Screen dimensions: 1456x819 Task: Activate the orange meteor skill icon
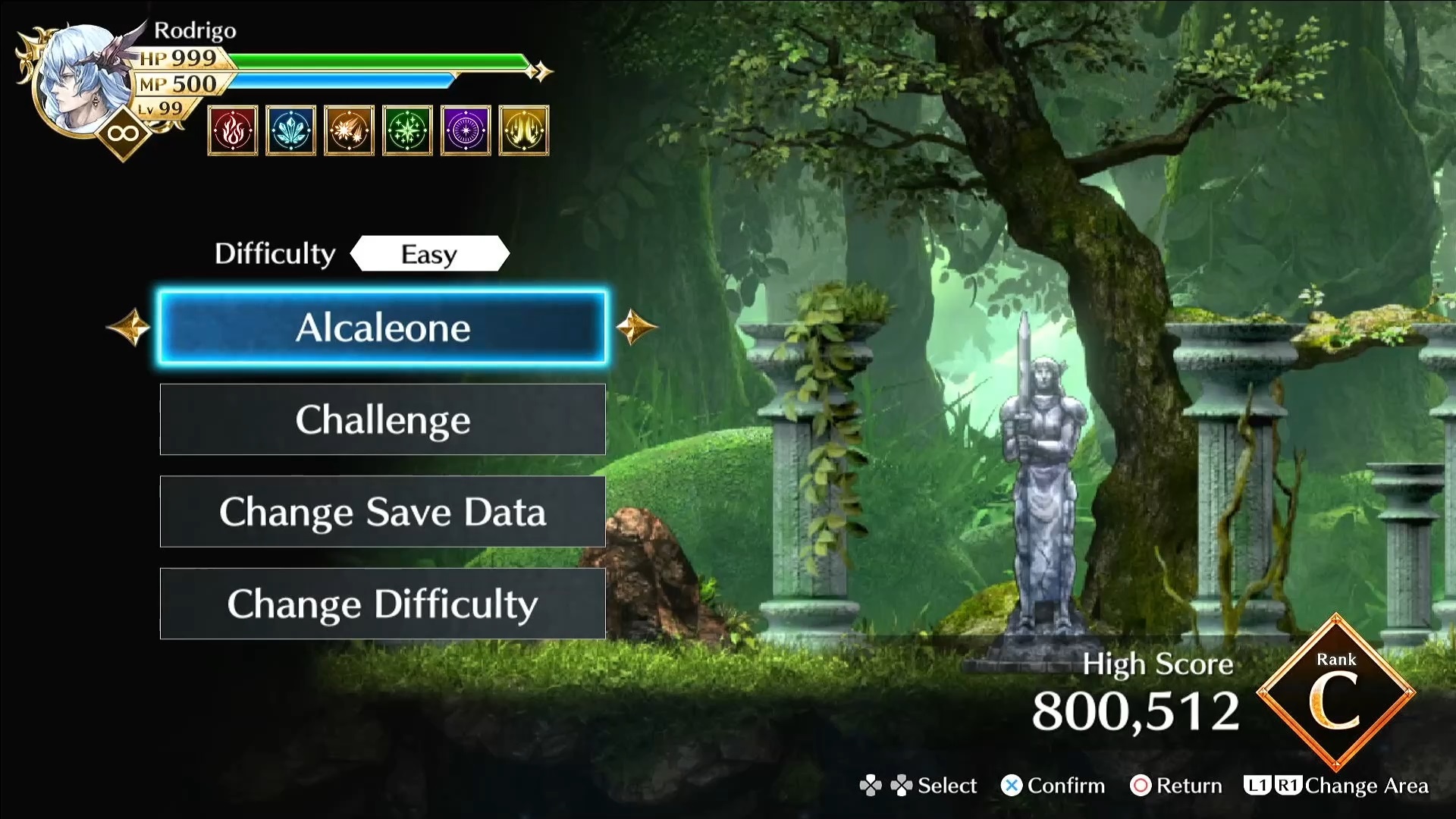(349, 130)
